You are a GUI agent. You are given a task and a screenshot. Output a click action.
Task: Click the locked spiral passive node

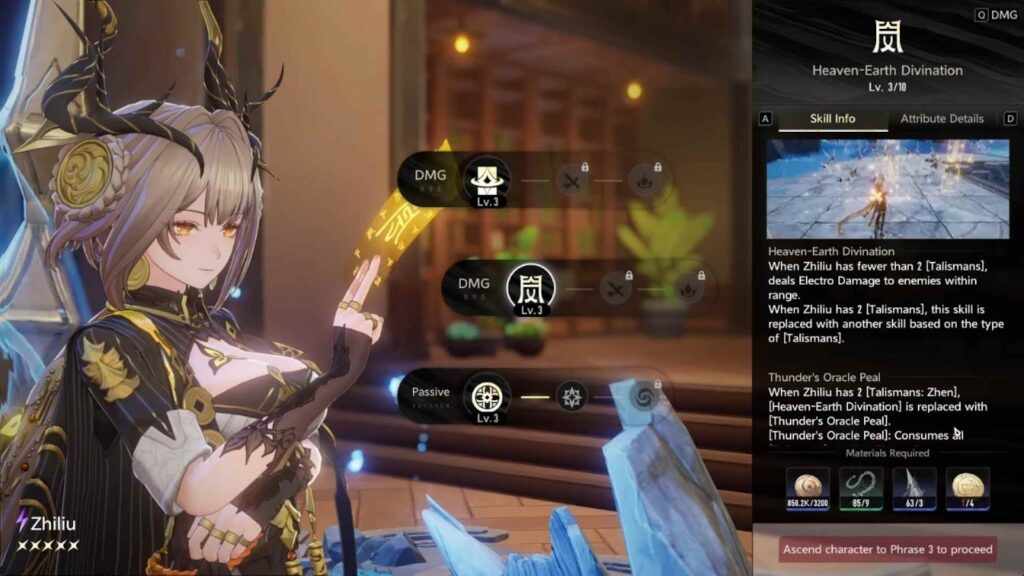pyautogui.click(x=644, y=397)
